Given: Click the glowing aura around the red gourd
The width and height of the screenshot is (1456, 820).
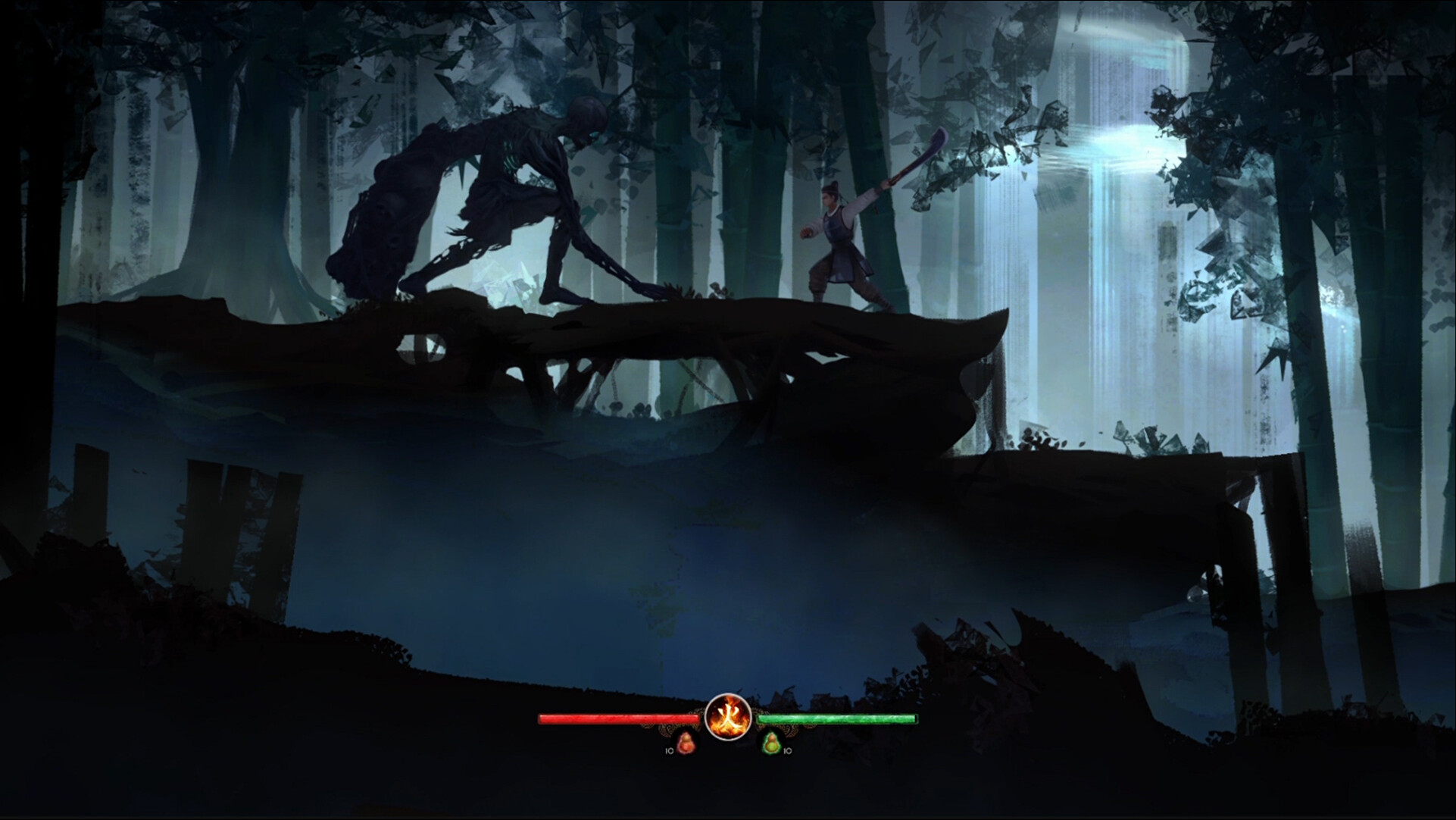Looking at the screenshot, I should [x=679, y=750].
